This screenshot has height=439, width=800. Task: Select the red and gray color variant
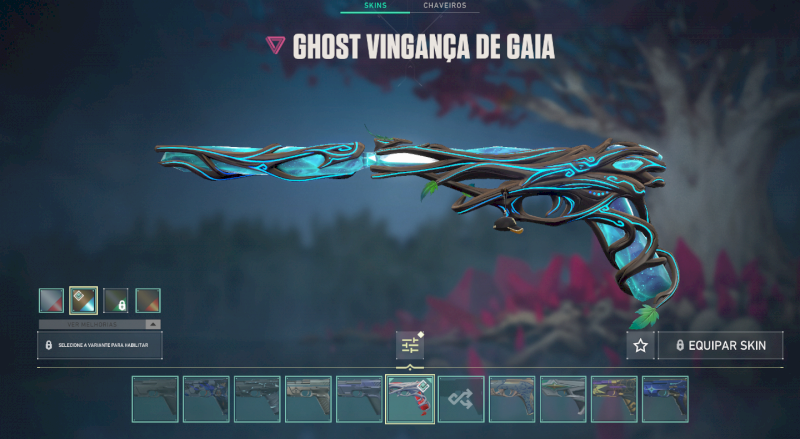click(51, 300)
